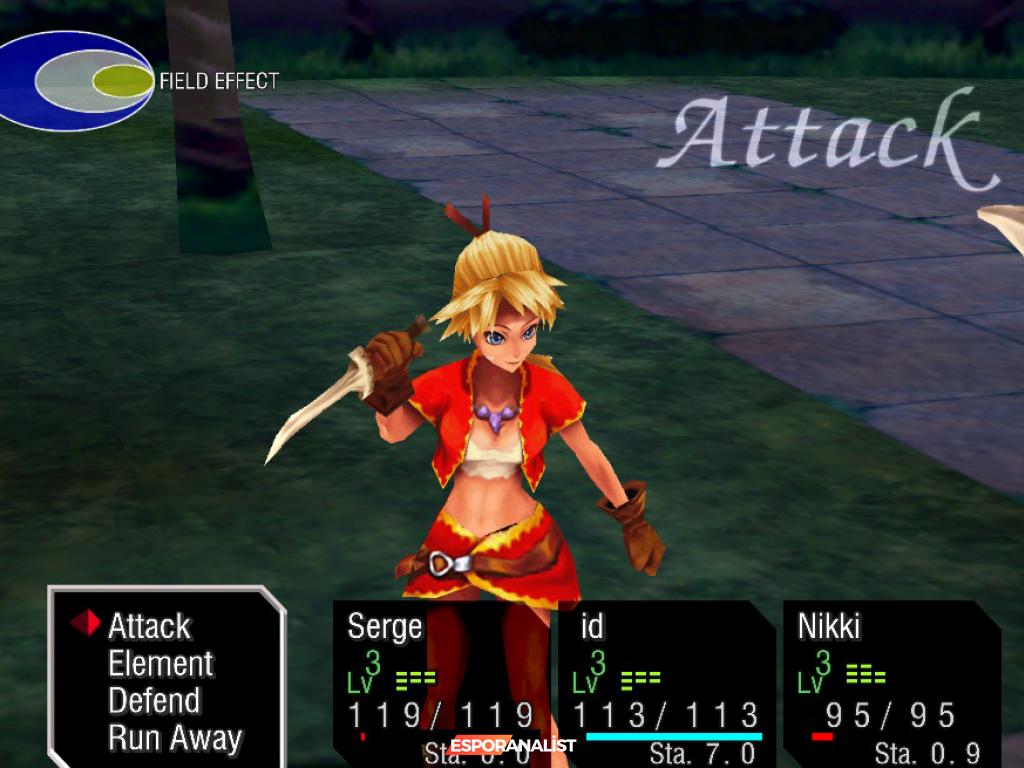Pick the Defend command
This screenshot has width=1024, height=768.
(154, 701)
